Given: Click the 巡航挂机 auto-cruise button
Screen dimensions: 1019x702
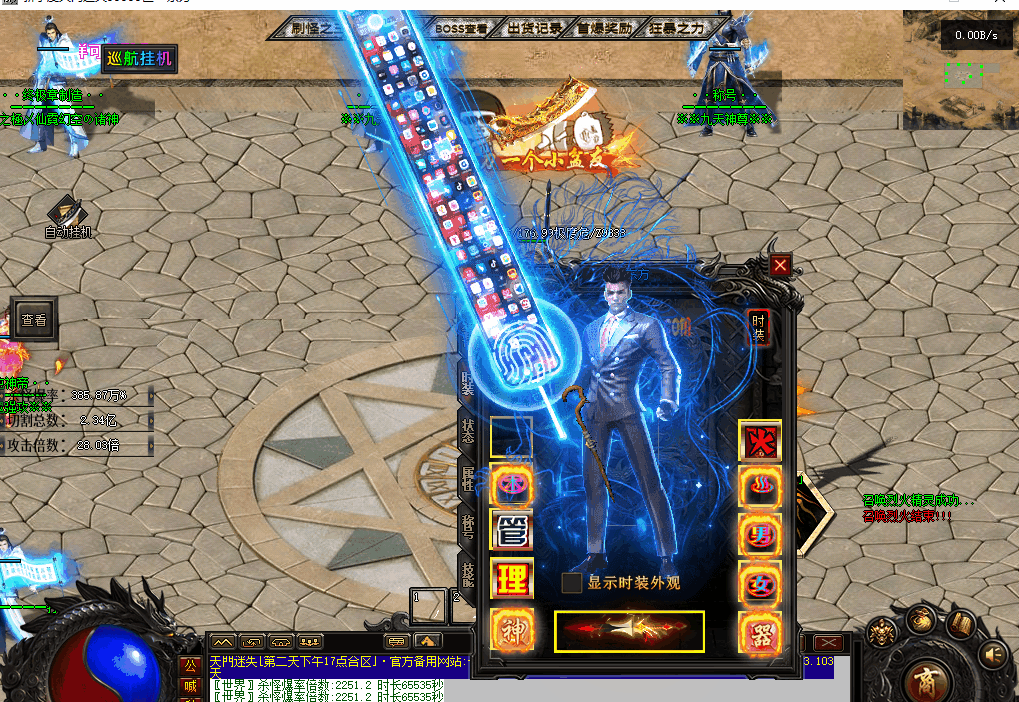Looking at the screenshot, I should pyautogui.click(x=139, y=59).
